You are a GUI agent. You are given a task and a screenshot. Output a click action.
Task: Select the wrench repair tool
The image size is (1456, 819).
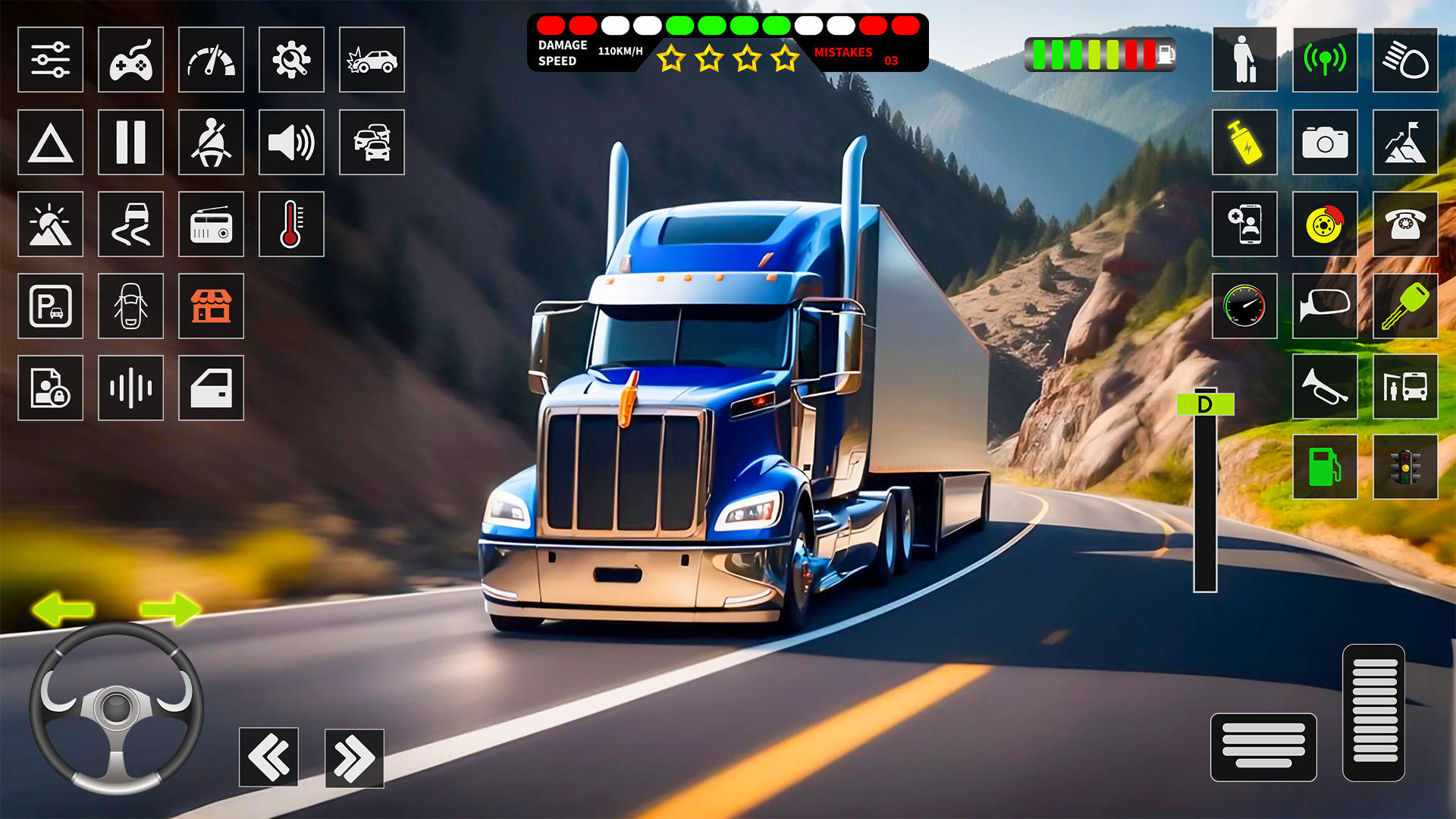coord(291,61)
